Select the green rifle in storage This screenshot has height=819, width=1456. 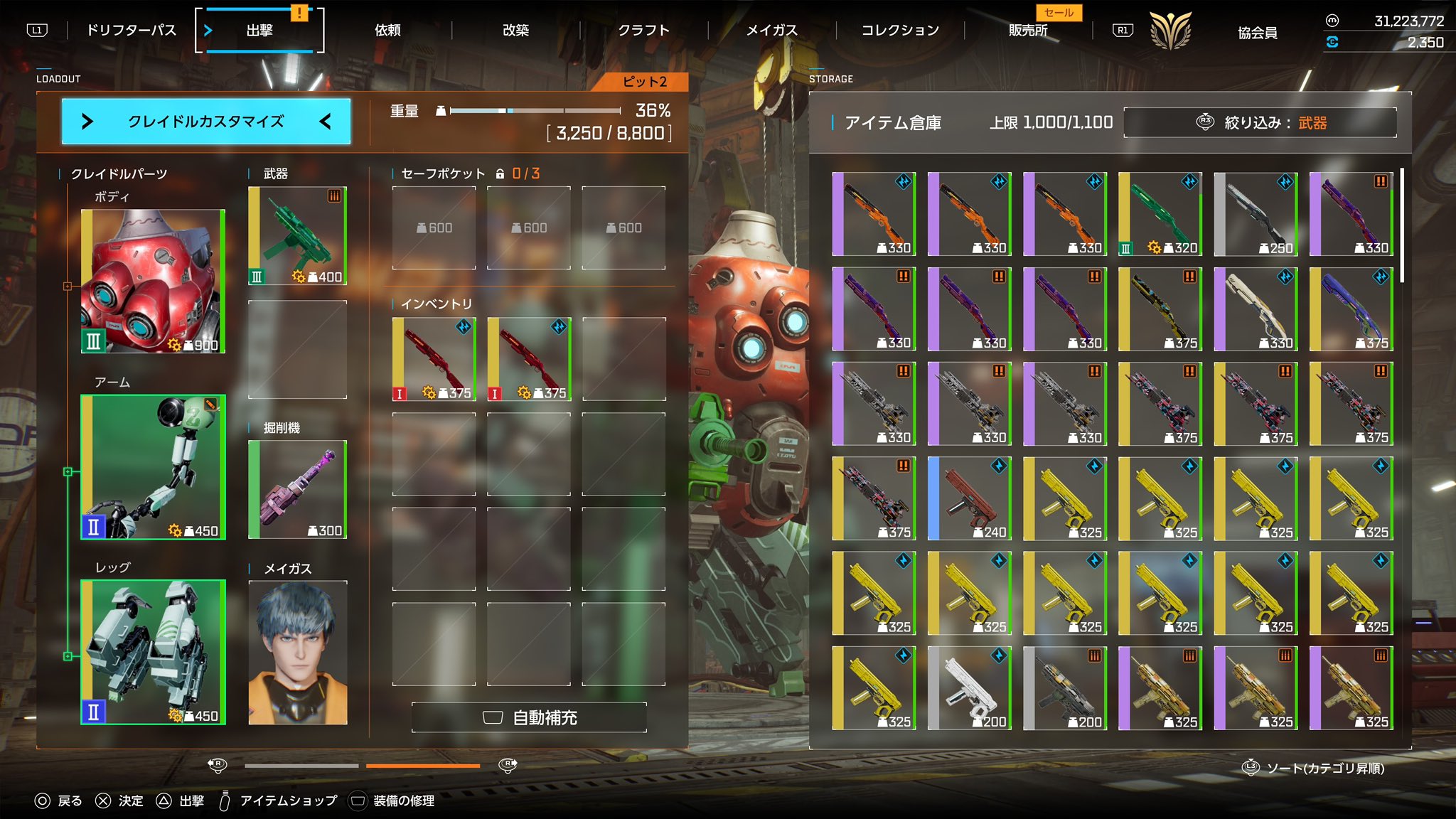[1160, 214]
